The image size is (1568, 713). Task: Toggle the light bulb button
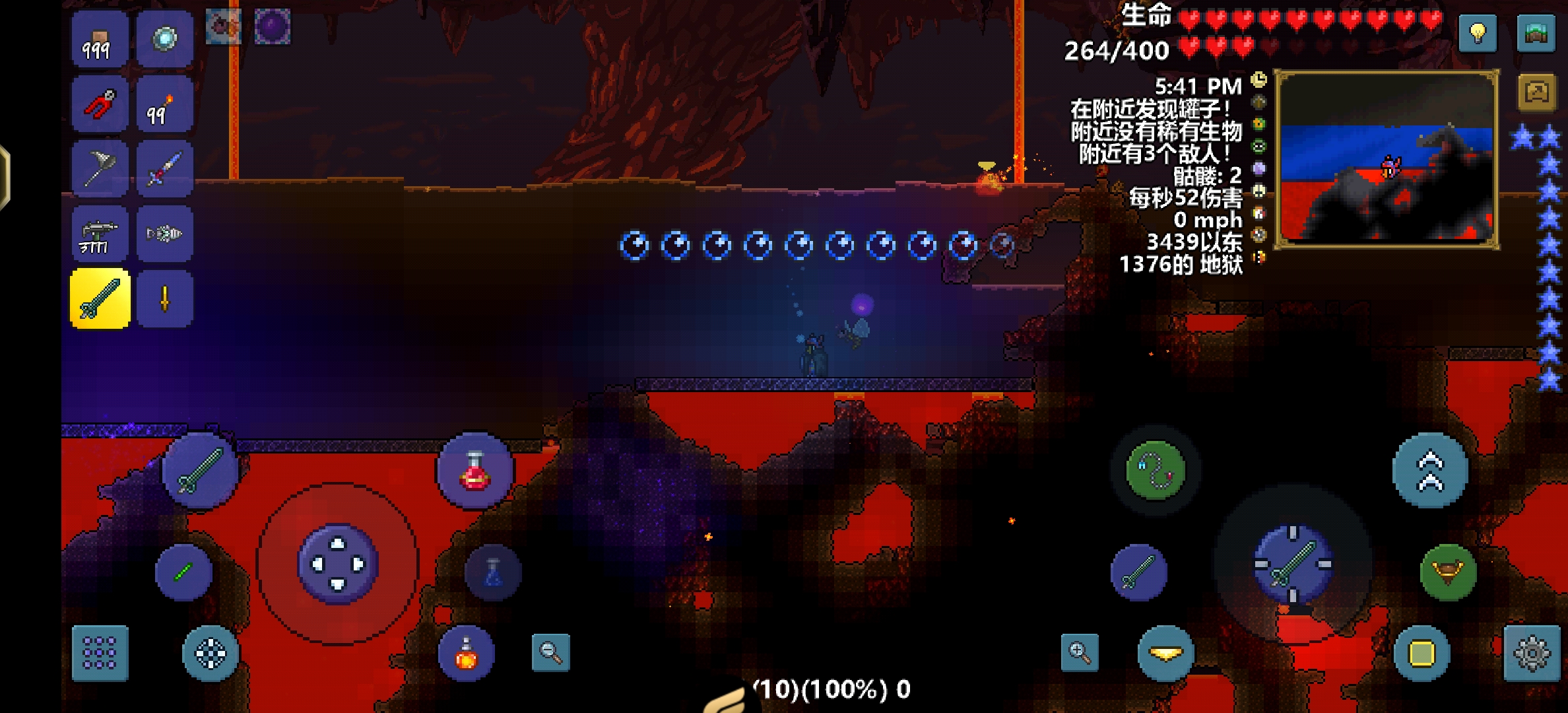(x=1478, y=33)
